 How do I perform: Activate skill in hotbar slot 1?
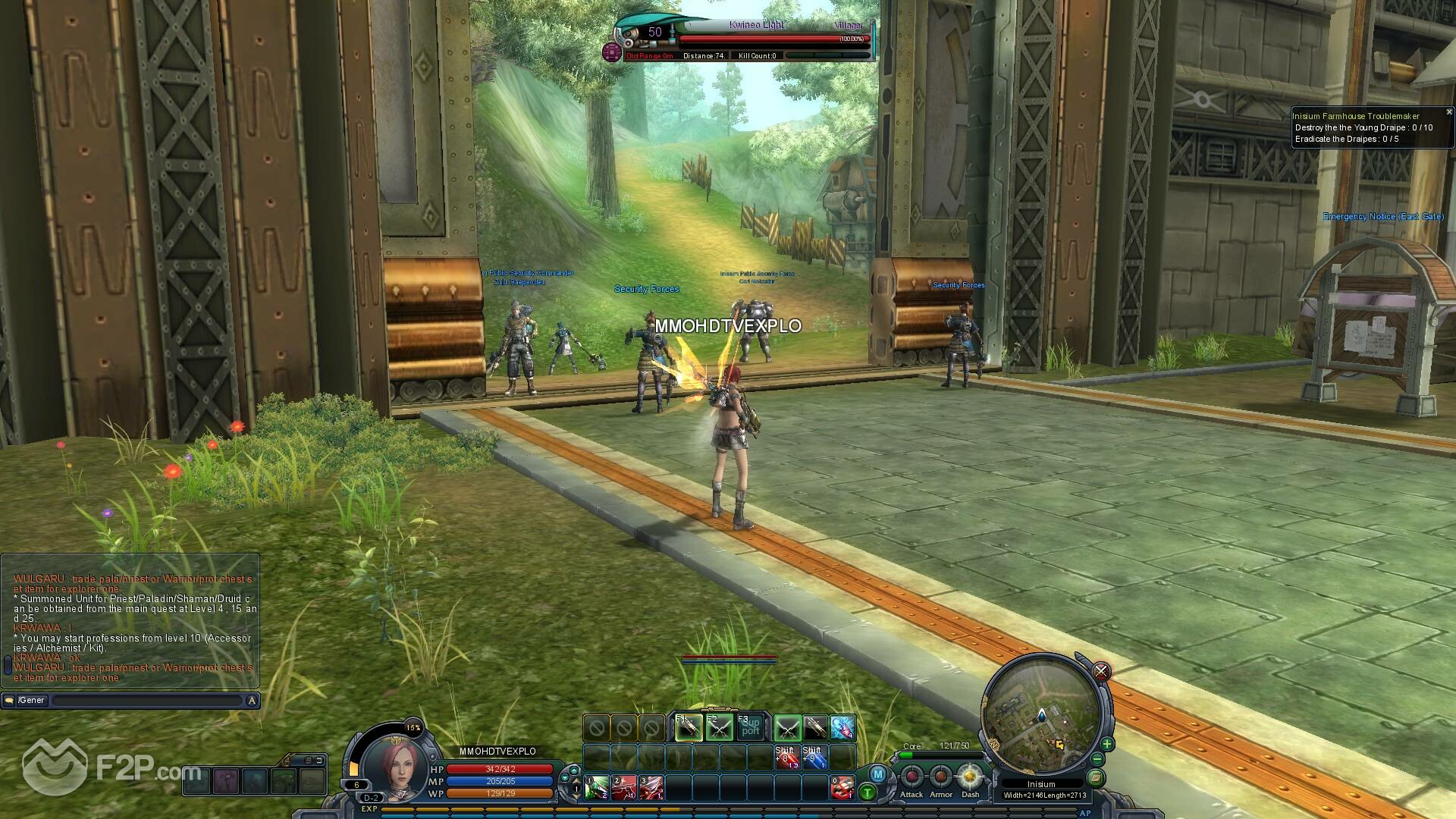click(596, 788)
